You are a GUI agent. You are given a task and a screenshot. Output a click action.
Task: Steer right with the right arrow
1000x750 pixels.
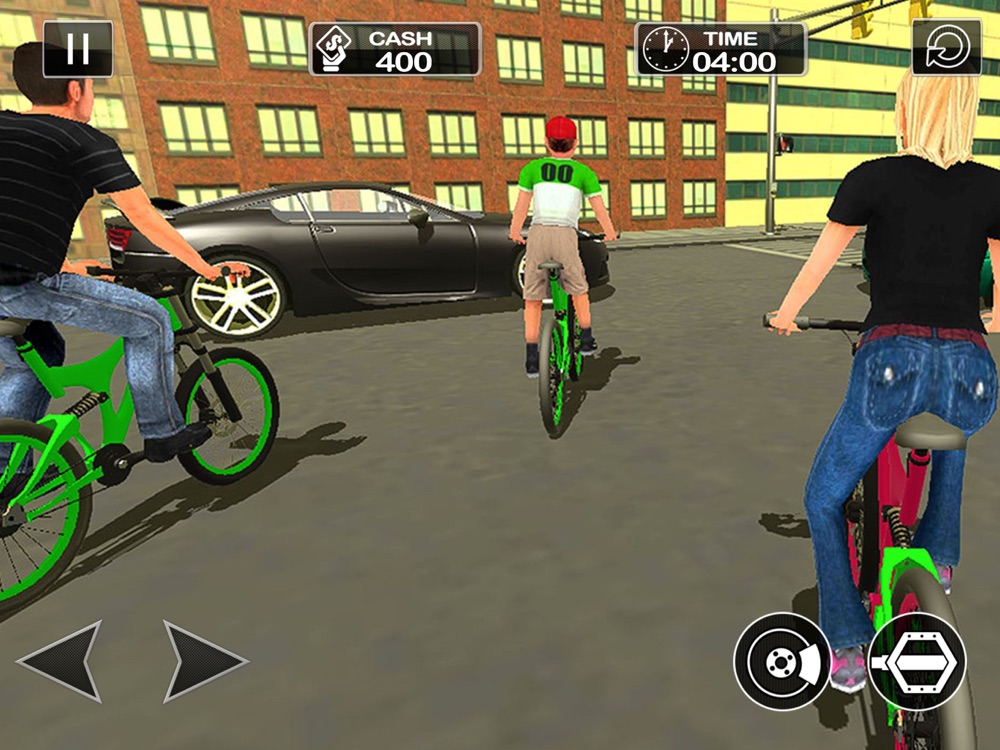pyautogui.click(x=203, y=661)
